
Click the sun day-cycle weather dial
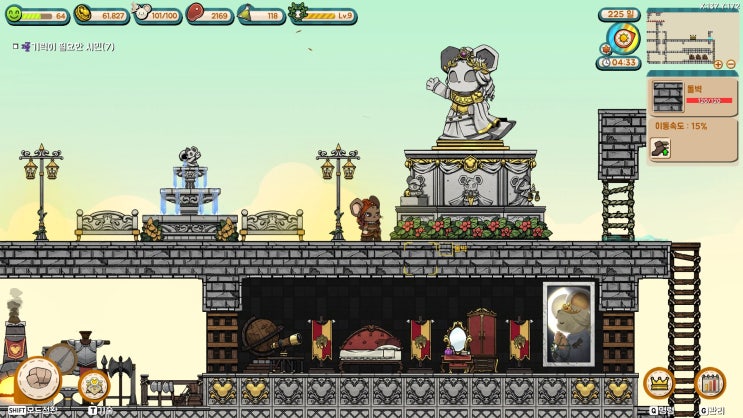pyautogui.click(x=624, y=38)
